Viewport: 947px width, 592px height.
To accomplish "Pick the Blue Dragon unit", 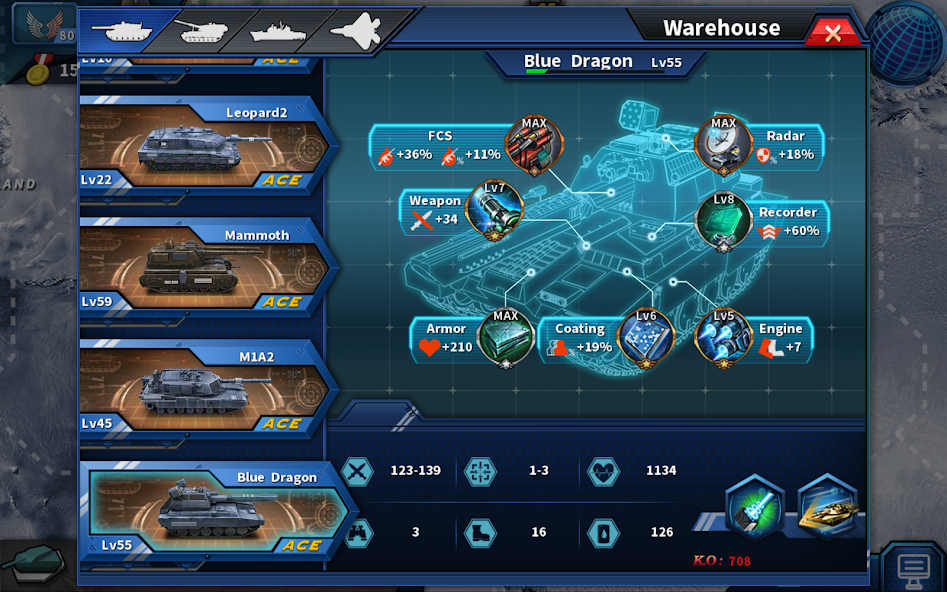I will [215, 512].
